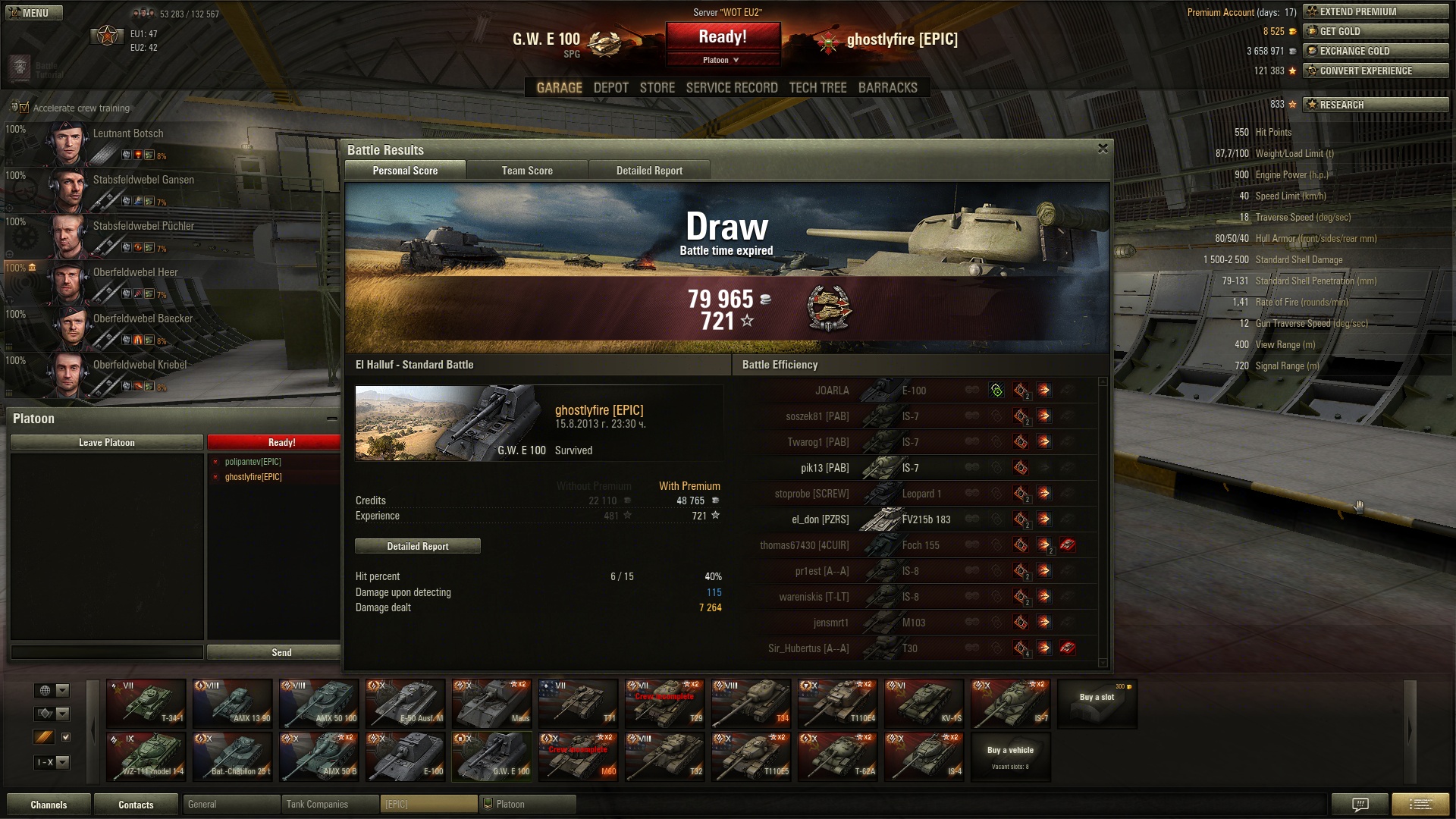Viewport: 1456px width, 819px height.
Task: Send the platoon chat message
Action: [x=281, y=652]
